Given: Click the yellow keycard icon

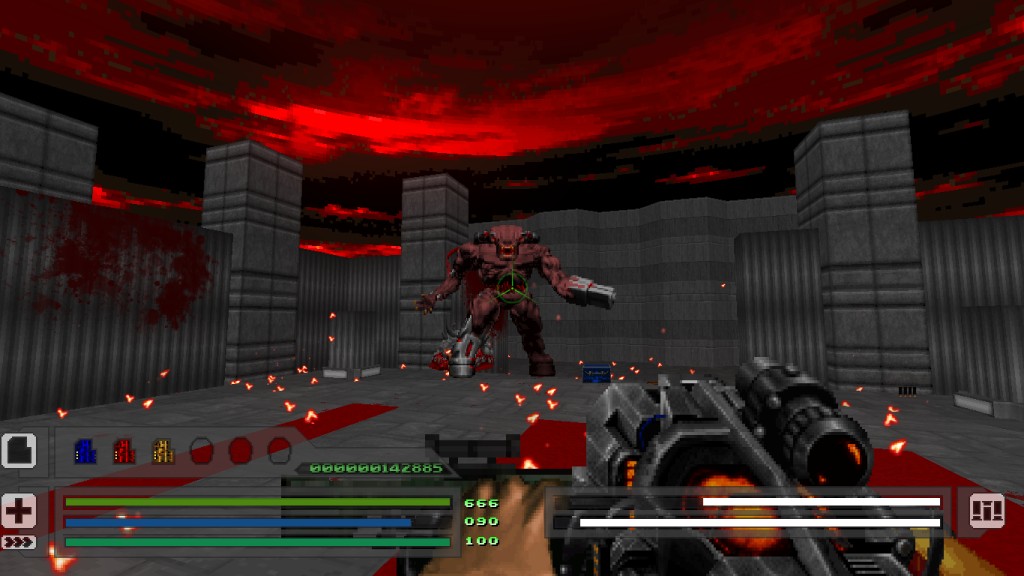Looking at the screenshot, I should click(x=163, y=452).
